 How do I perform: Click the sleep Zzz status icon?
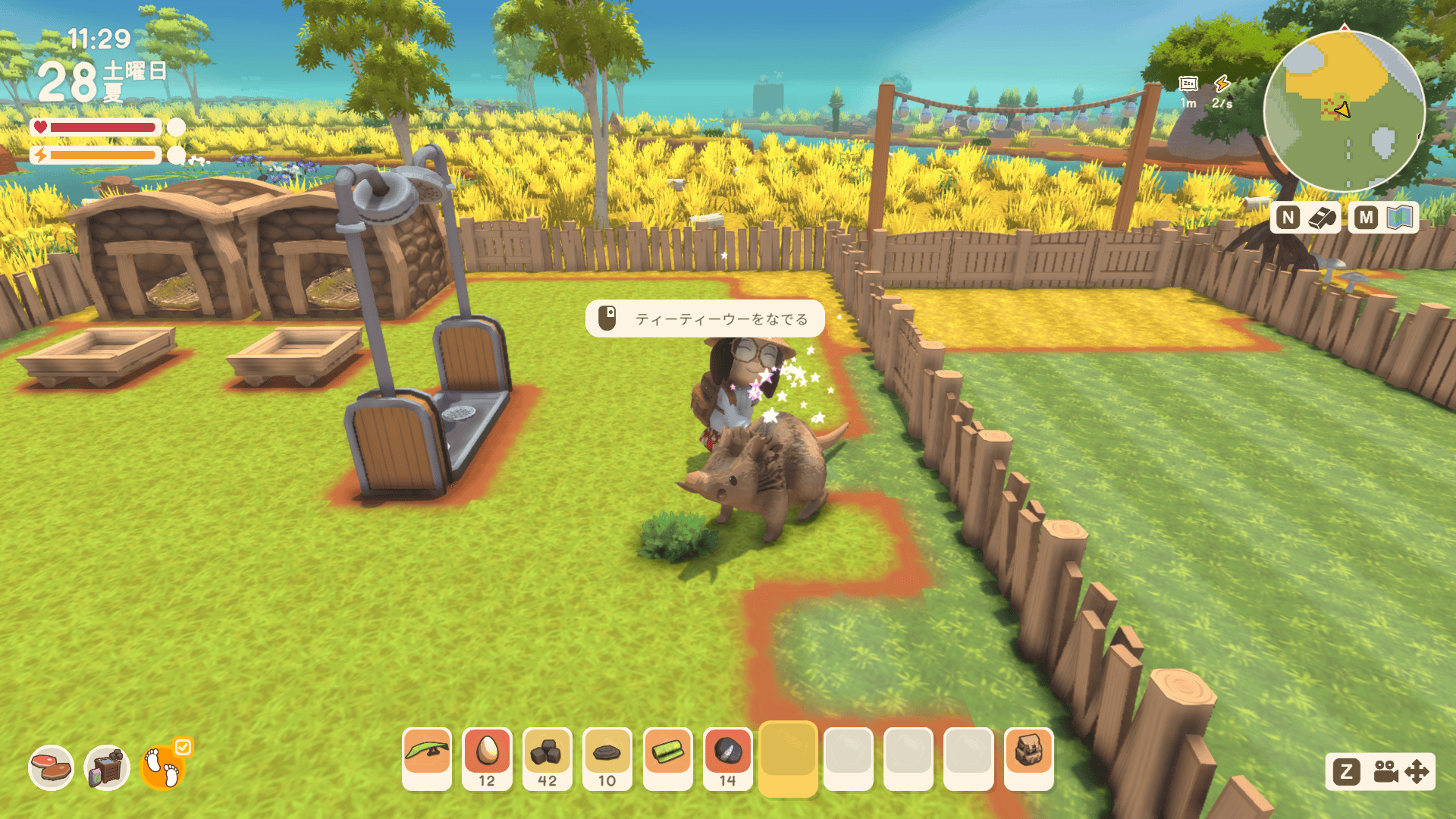pos(1188,83)
